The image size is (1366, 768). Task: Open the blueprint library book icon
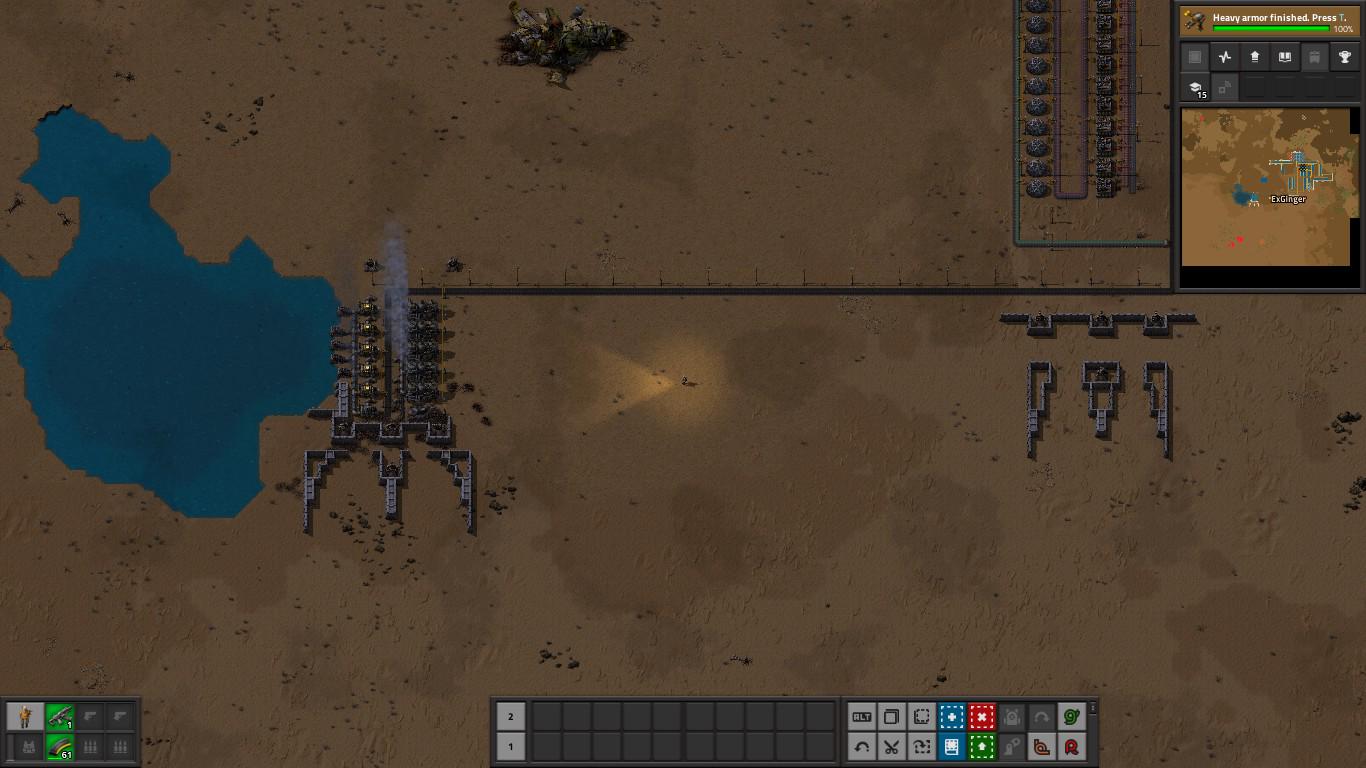tap(951, 747)
